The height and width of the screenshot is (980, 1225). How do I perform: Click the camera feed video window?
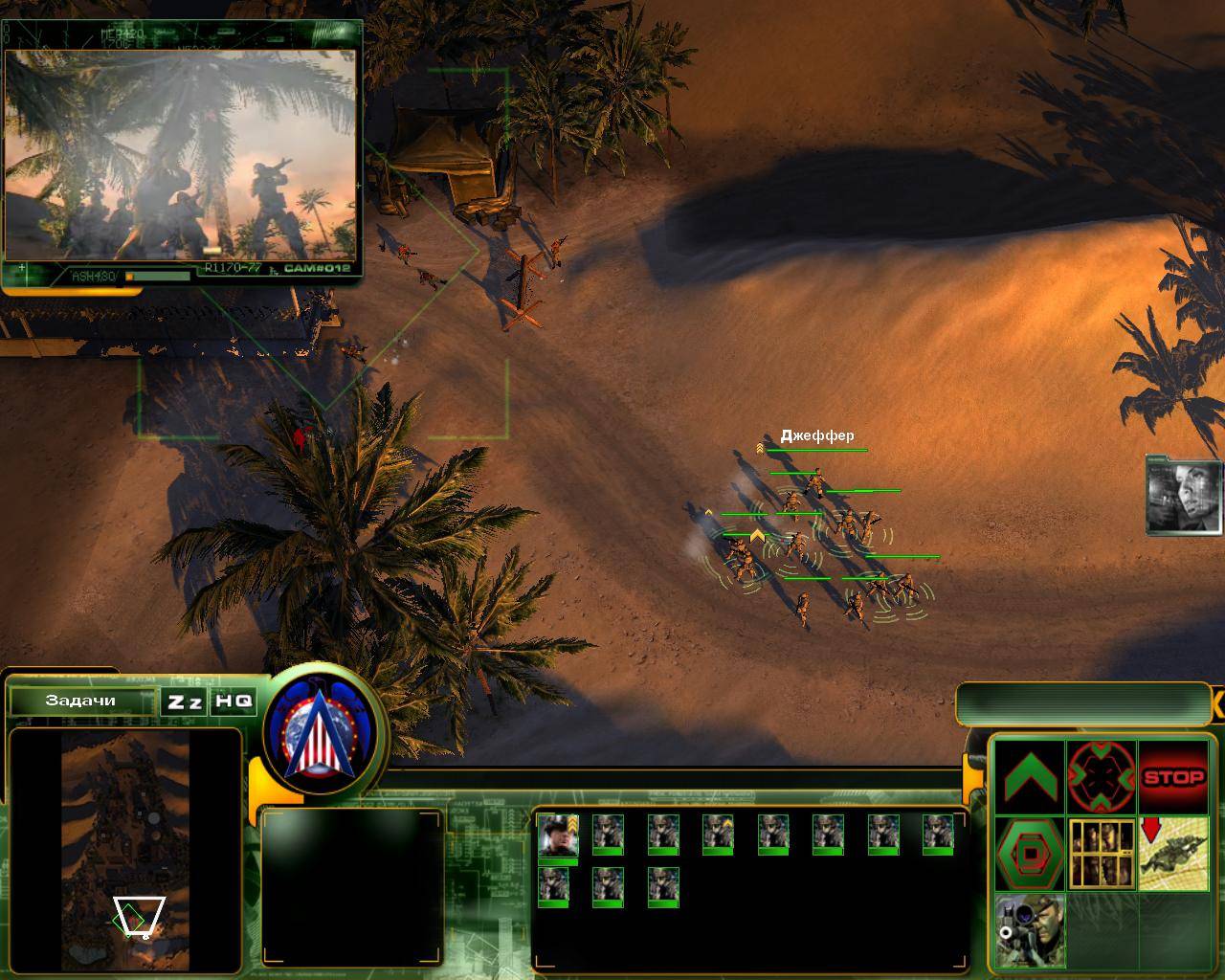(181, 153)
